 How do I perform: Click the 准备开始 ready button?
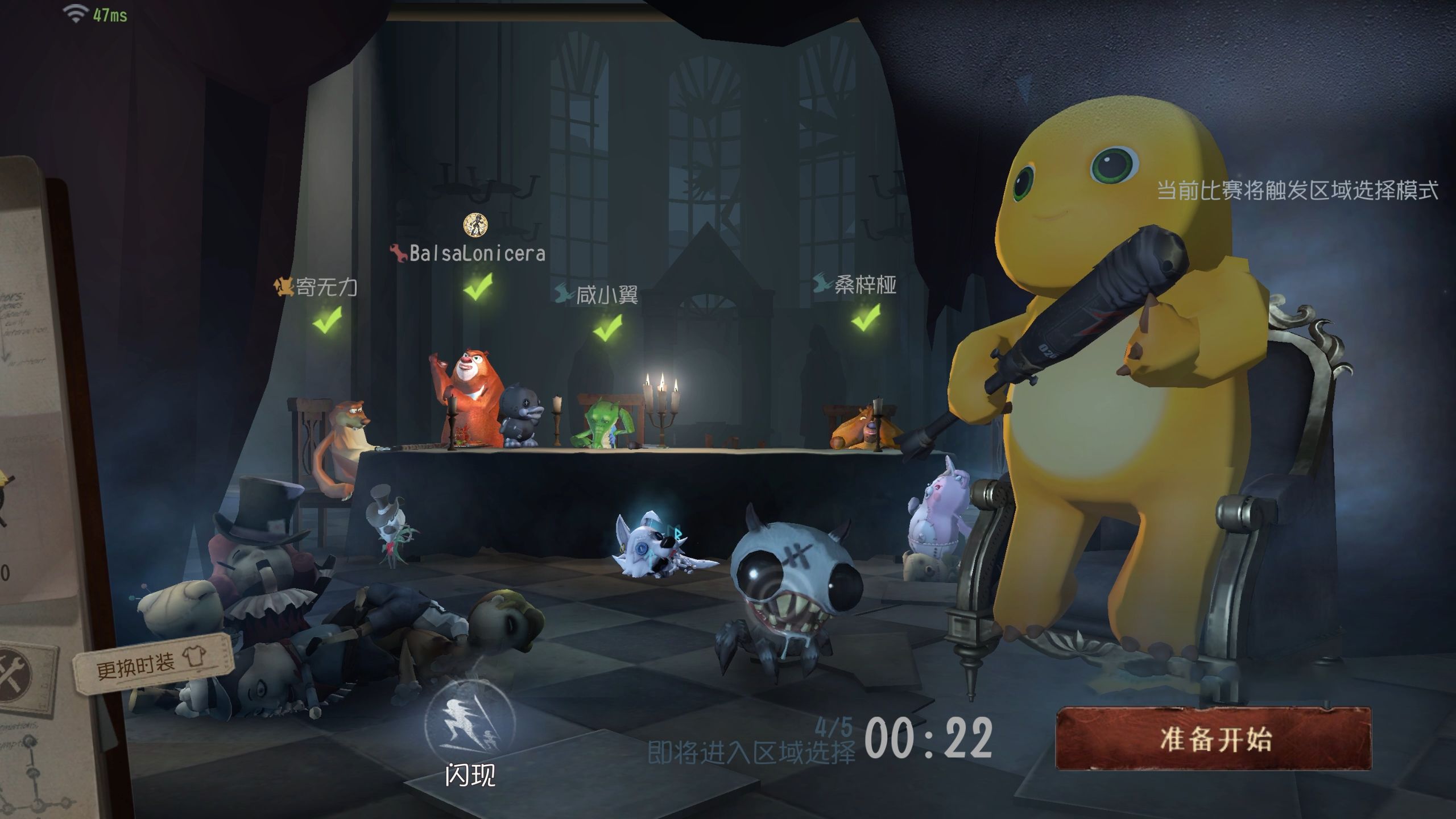tap(1213, 739)
